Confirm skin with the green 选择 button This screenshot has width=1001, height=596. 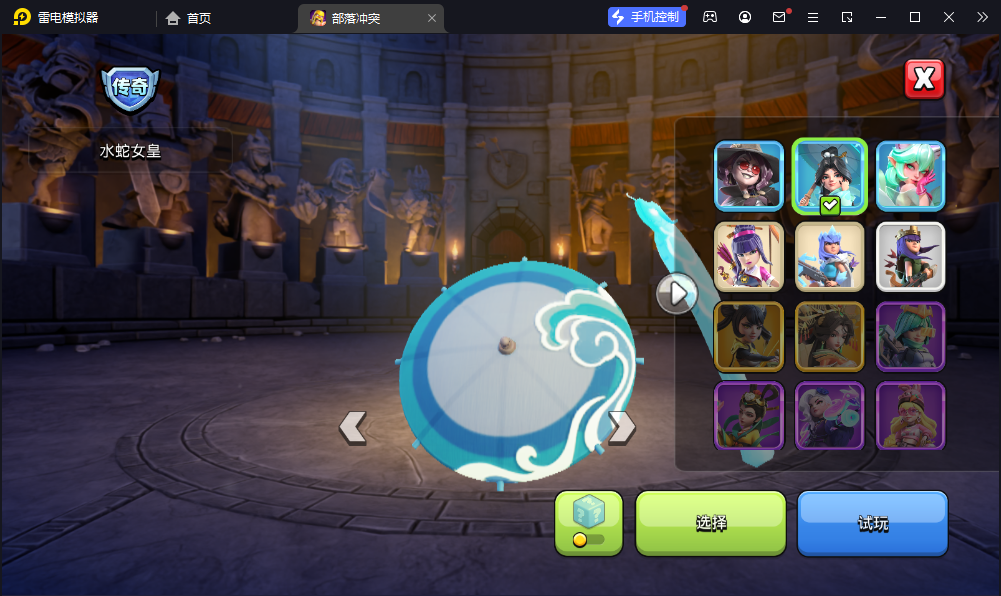click(711, 523)
